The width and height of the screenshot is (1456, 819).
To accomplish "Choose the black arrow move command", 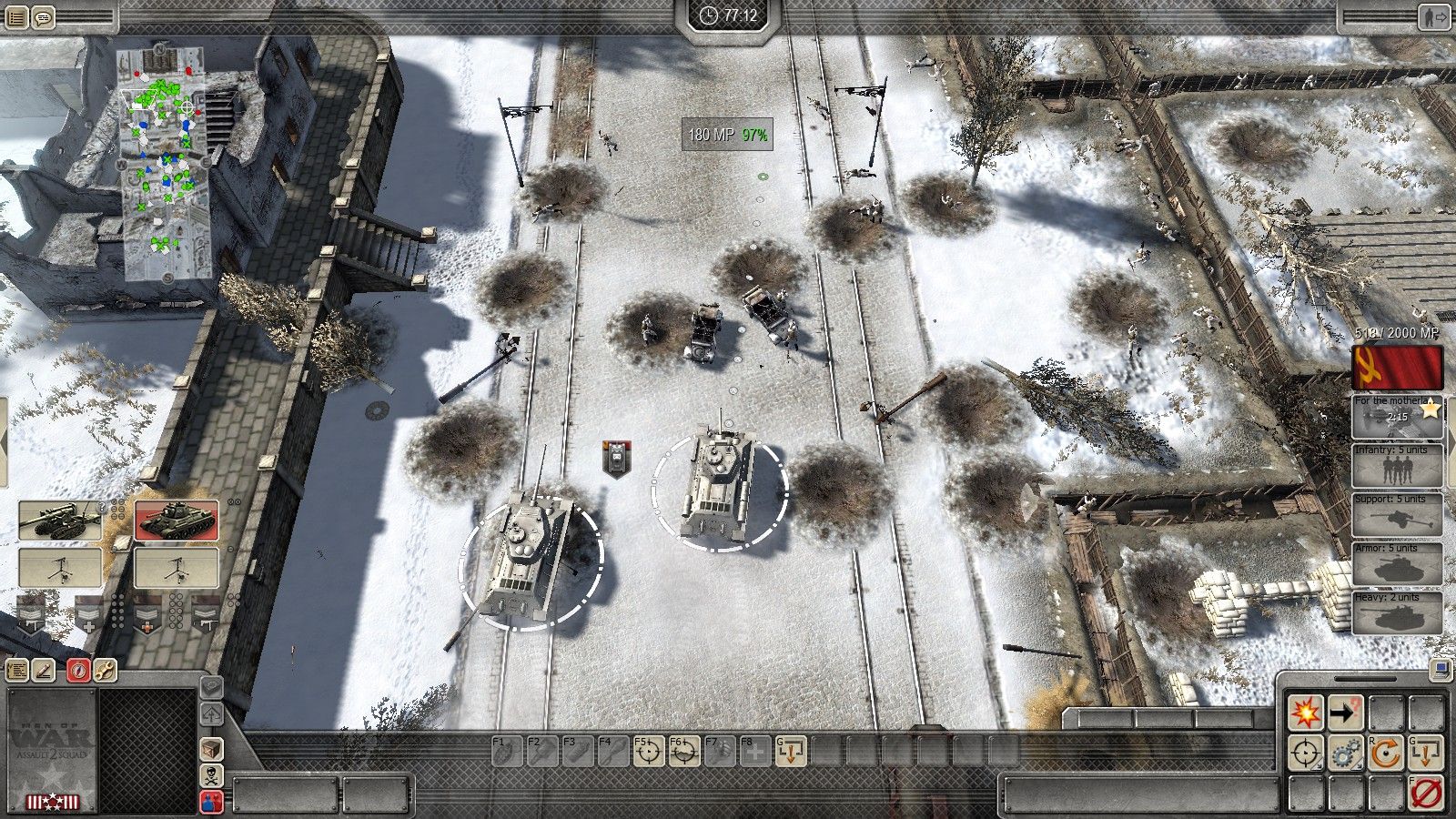I will pos(1345,713).
